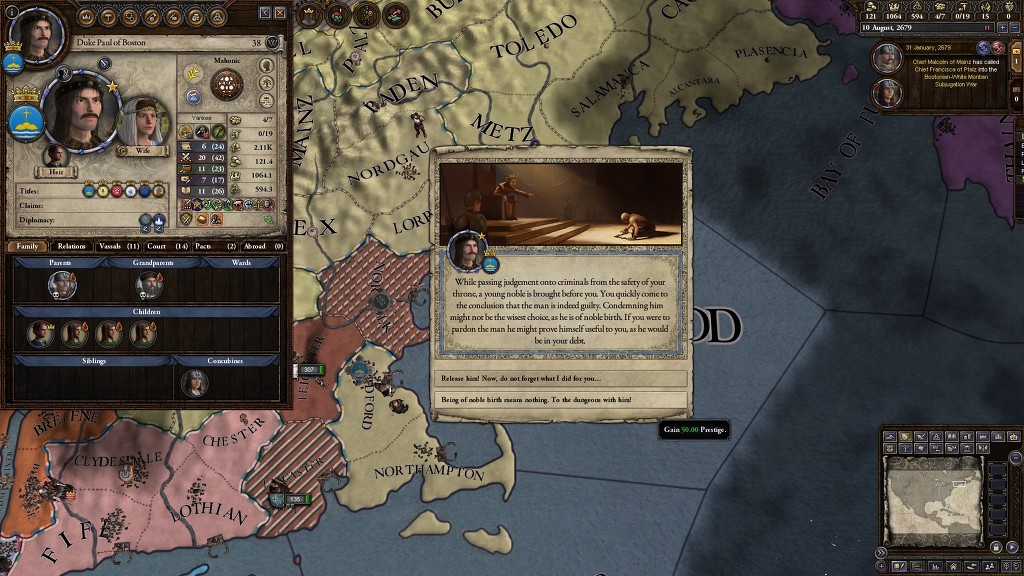Click the Mahonic religion icon

click(227, 83)
